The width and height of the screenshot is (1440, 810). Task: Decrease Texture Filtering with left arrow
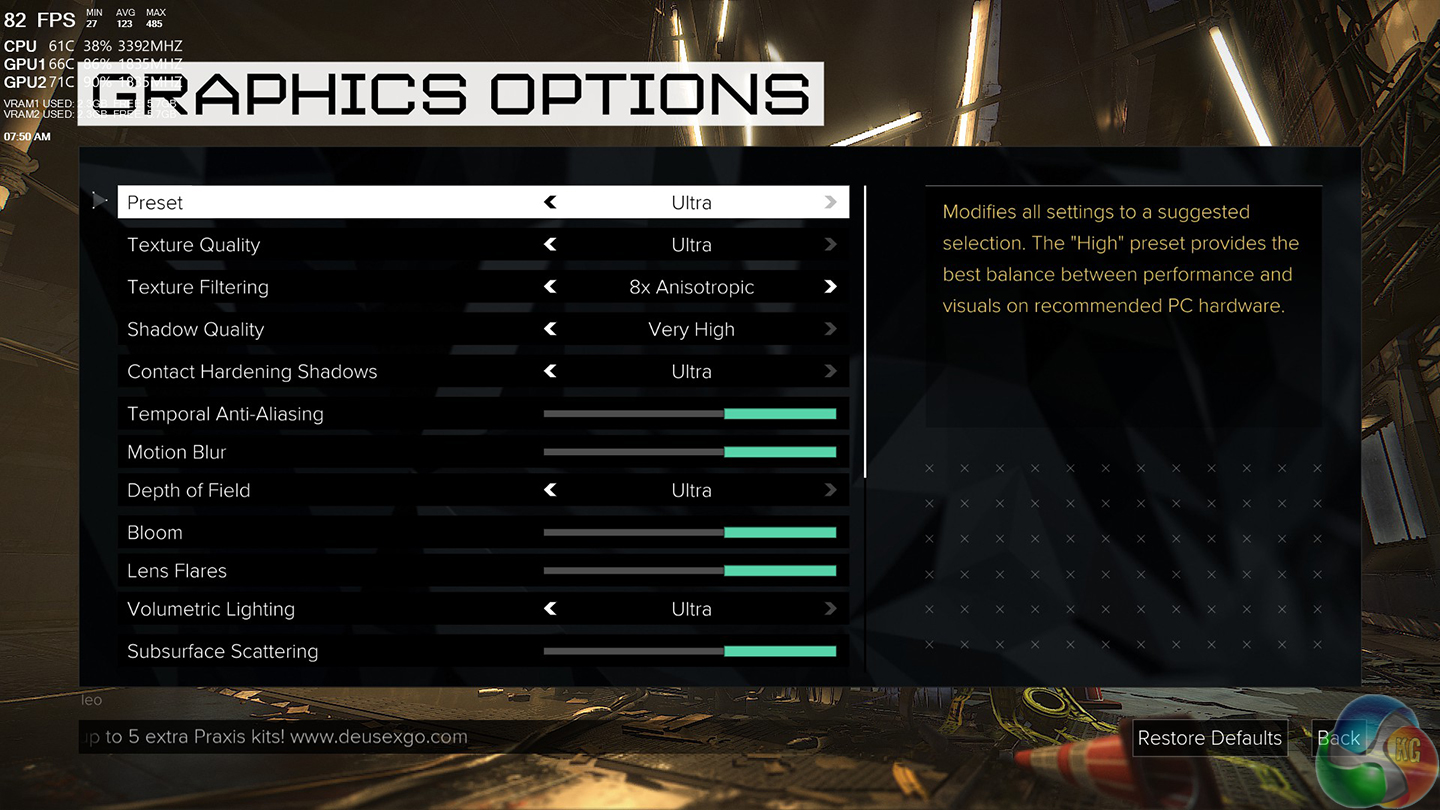coord(550,287)
